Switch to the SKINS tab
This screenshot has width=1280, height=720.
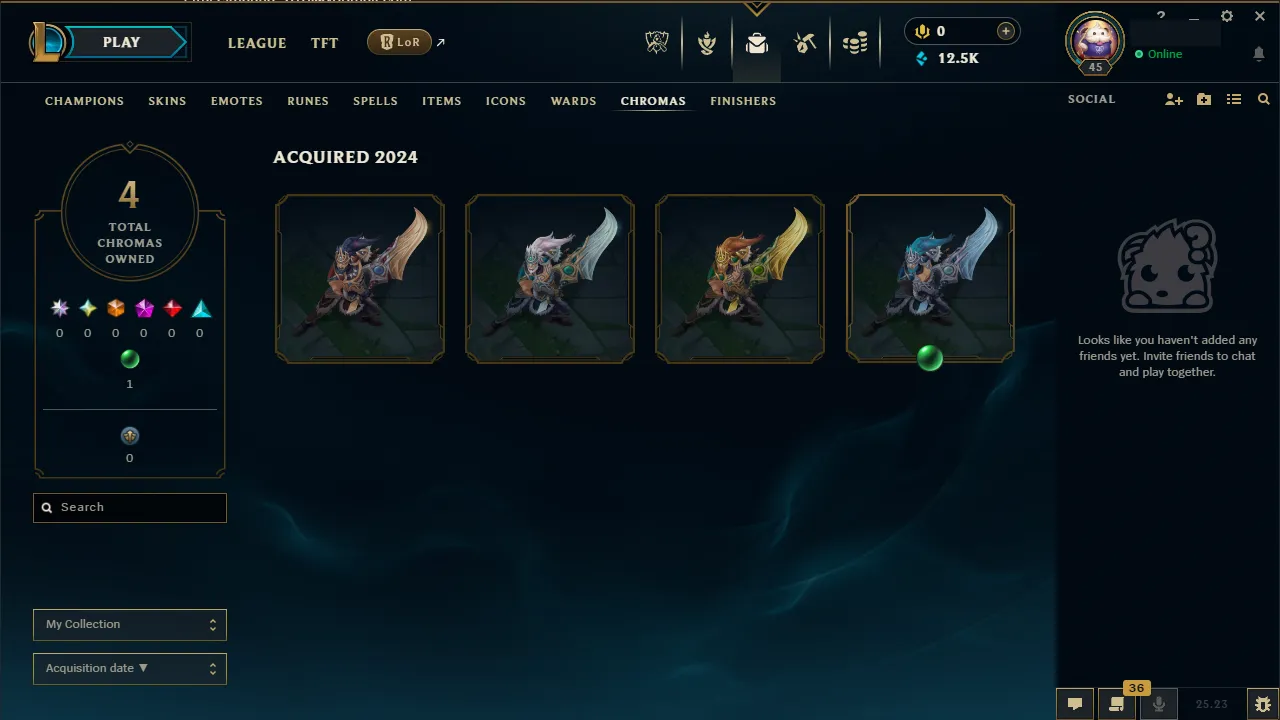167,101
